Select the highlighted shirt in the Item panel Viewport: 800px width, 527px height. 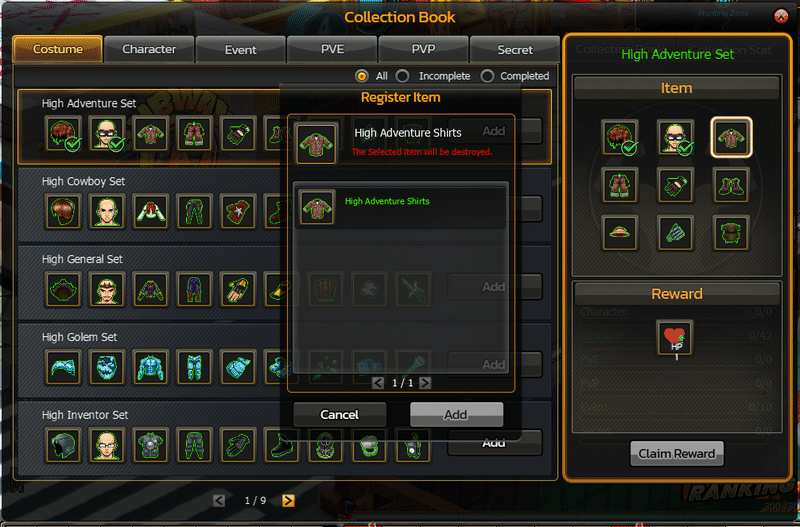coord(732,138)
